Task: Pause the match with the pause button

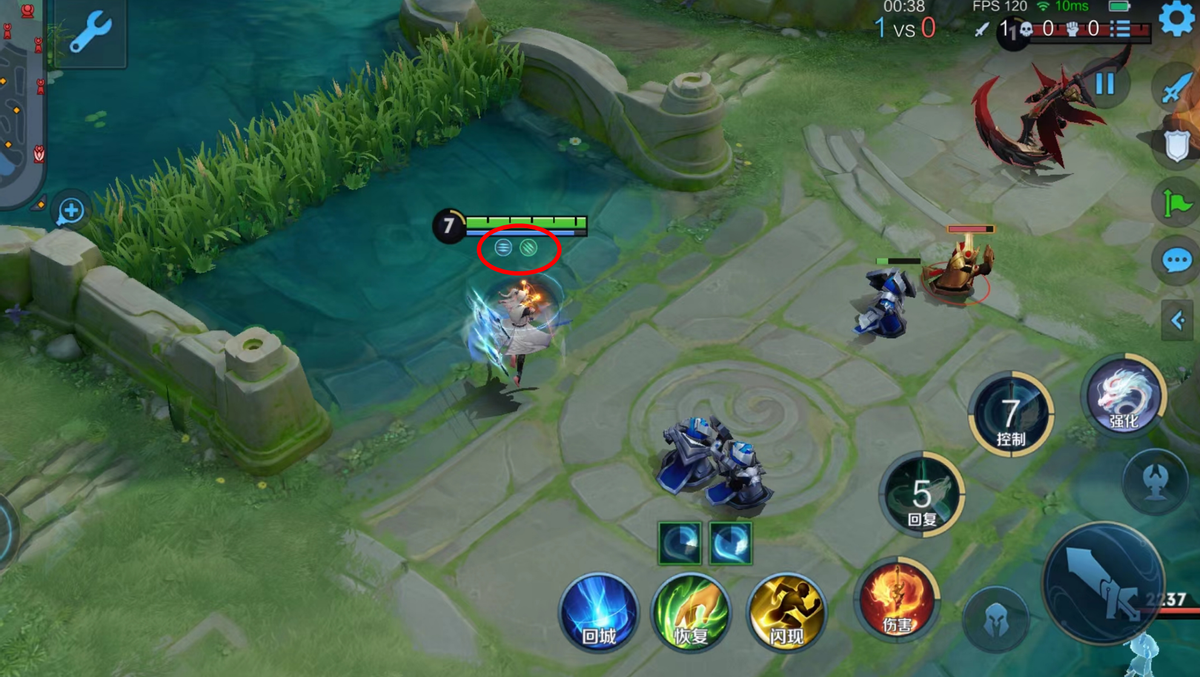Action: pos(1104,82)
